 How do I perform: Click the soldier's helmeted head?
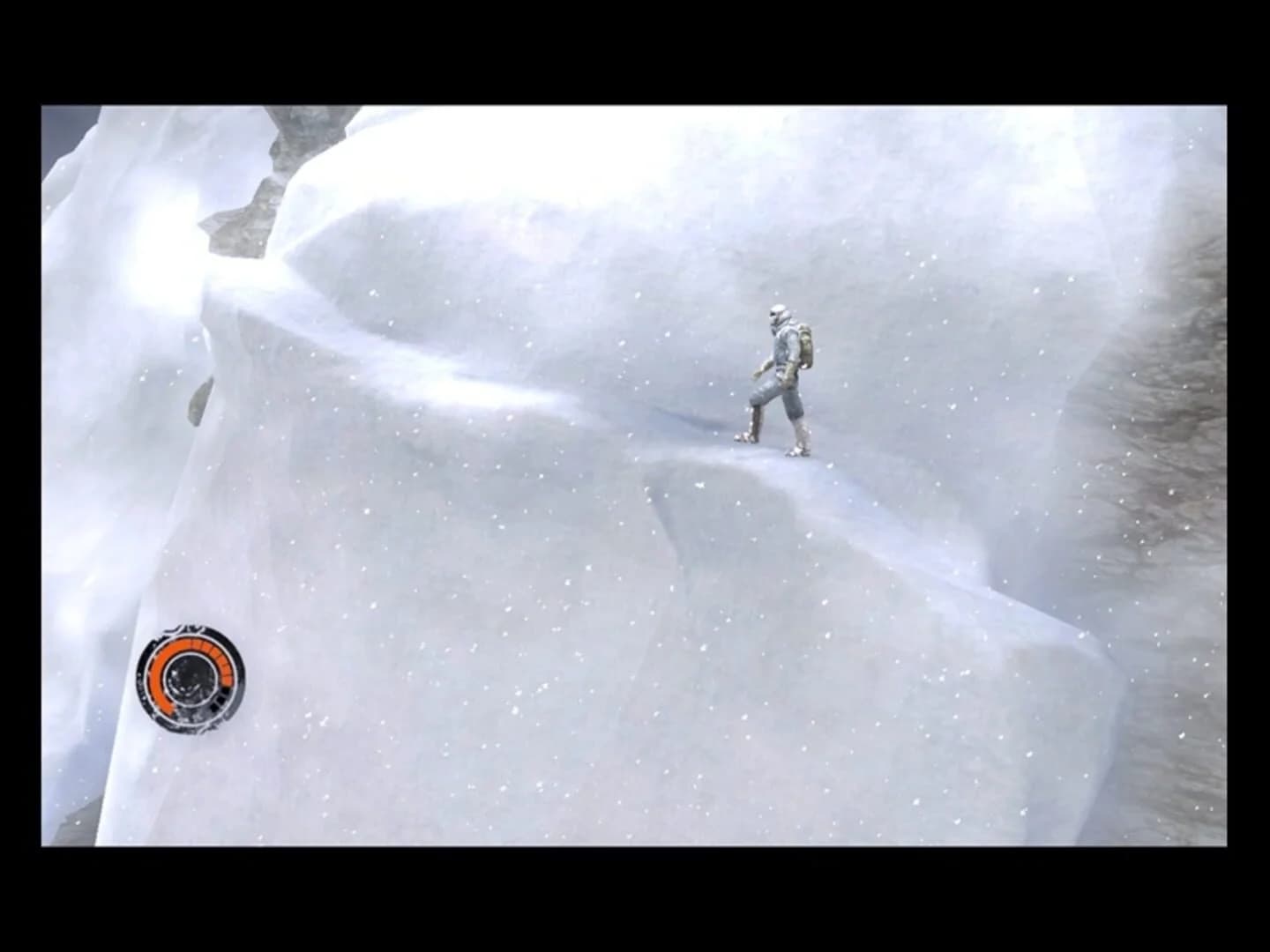(x=778, y=316)
